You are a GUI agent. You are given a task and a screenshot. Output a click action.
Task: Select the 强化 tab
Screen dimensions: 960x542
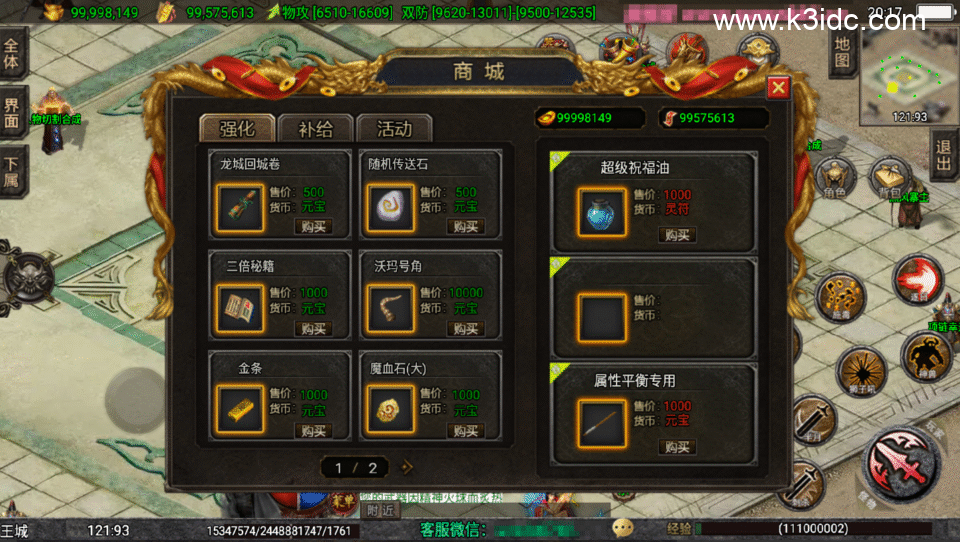(x=237, y=129)
